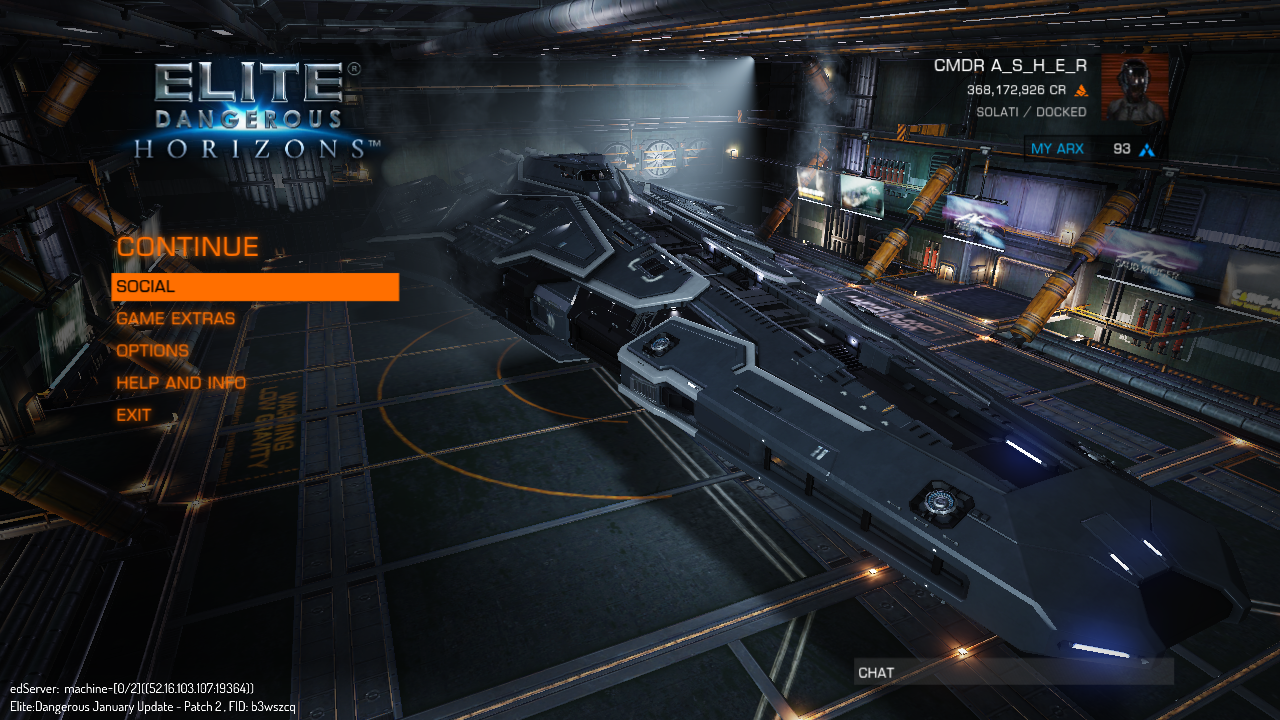Image resolution: width=1280 pixels, height=720 pixels.
Task: Open the Social menu entry
Action: (254, 287)
